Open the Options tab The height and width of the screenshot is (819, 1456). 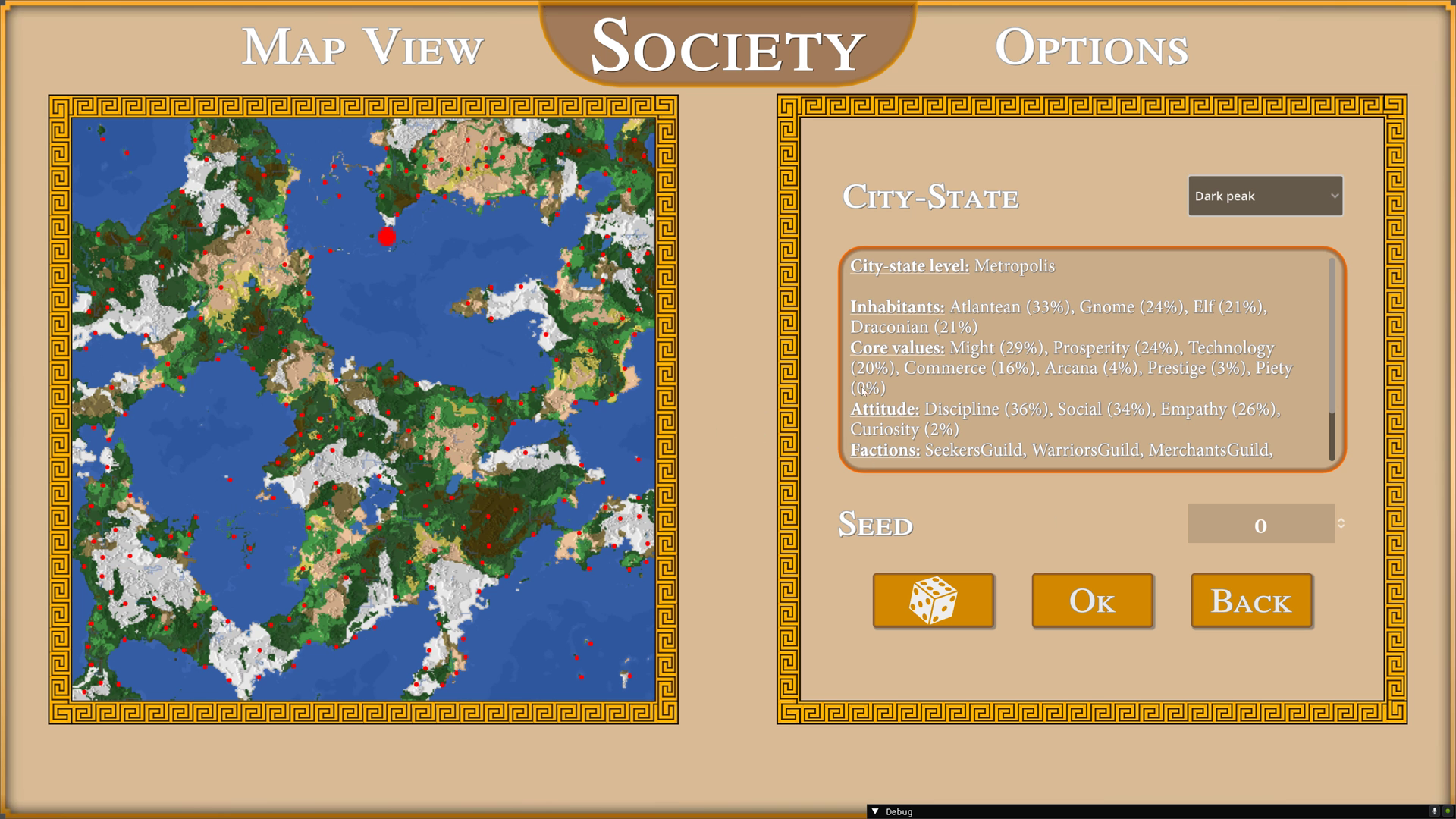tap(1092, 47)
